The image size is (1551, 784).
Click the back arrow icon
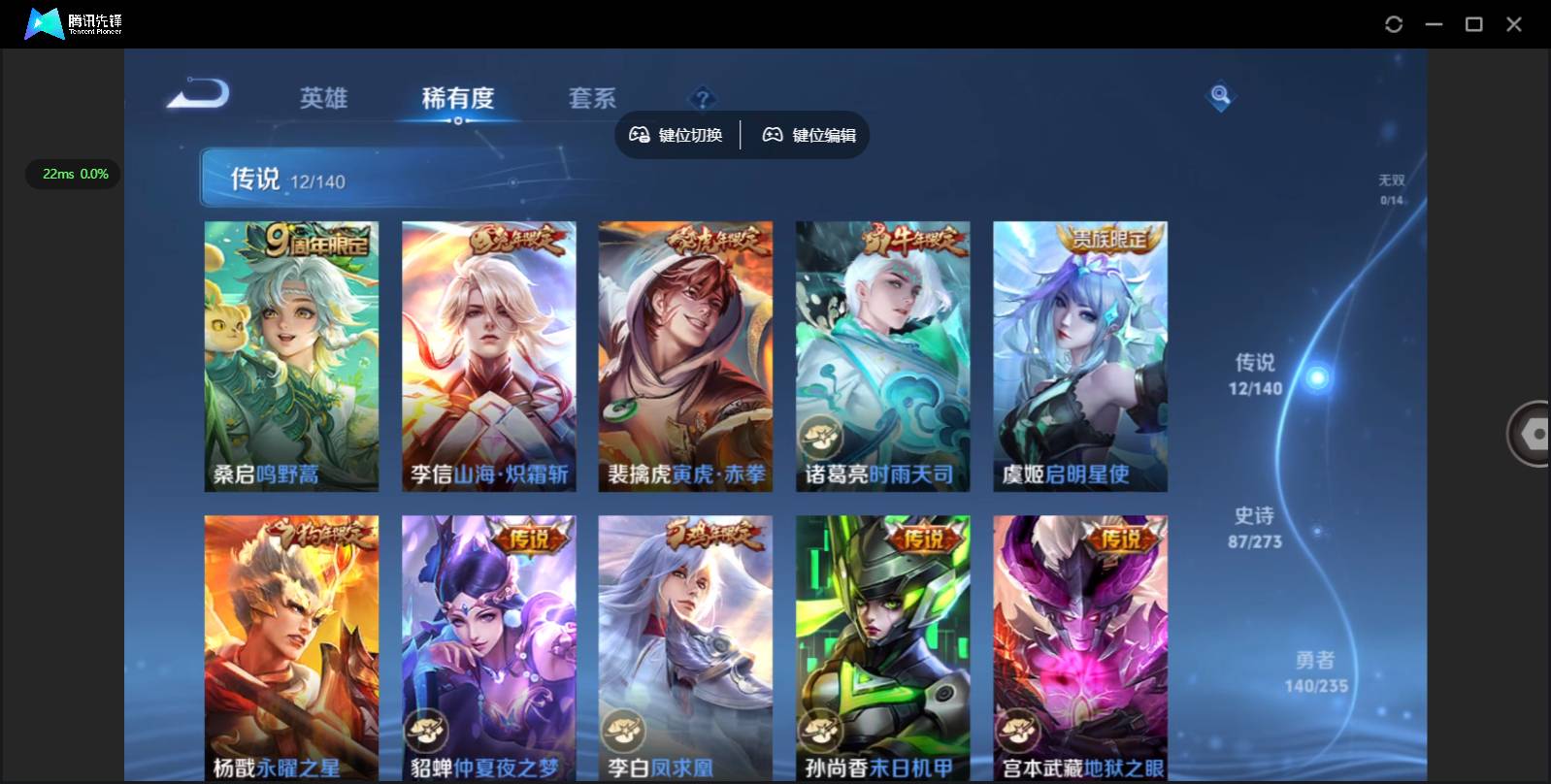pos(197,93)
